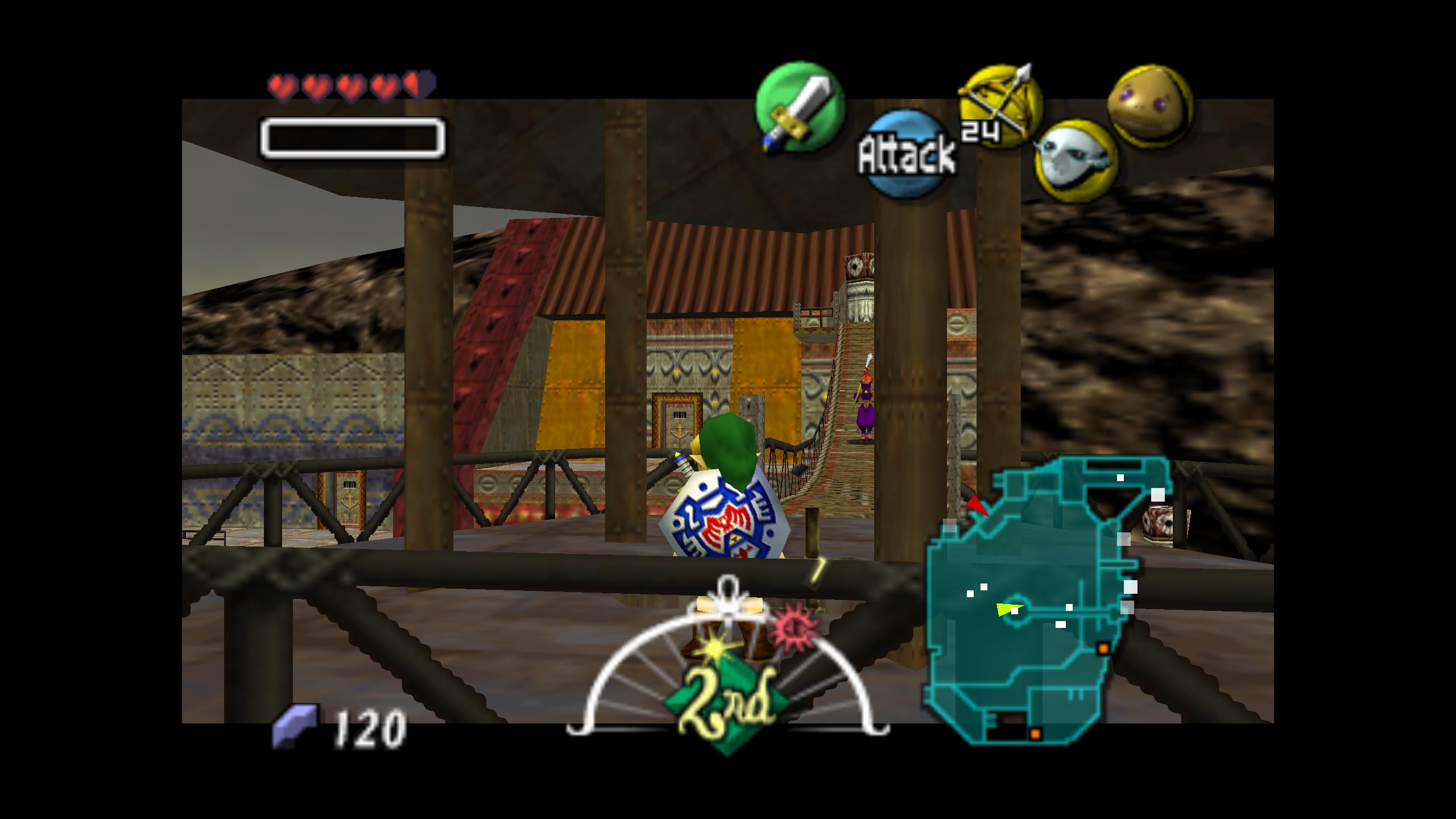Select the Zora Mask item slot
The image size is (1456, 819).
(1076, 160)
